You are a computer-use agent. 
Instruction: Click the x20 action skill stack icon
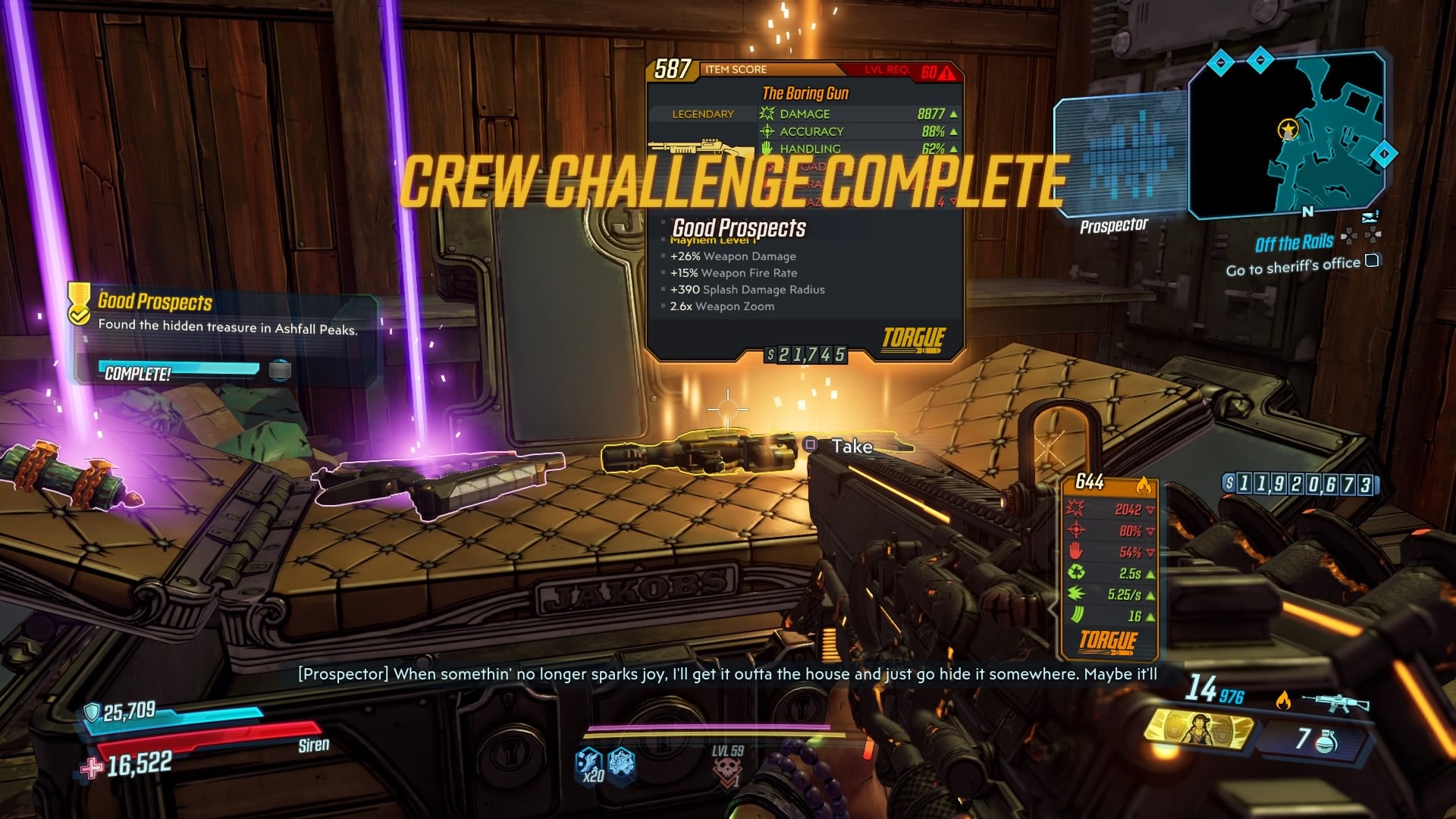click(x=591, y=768)
